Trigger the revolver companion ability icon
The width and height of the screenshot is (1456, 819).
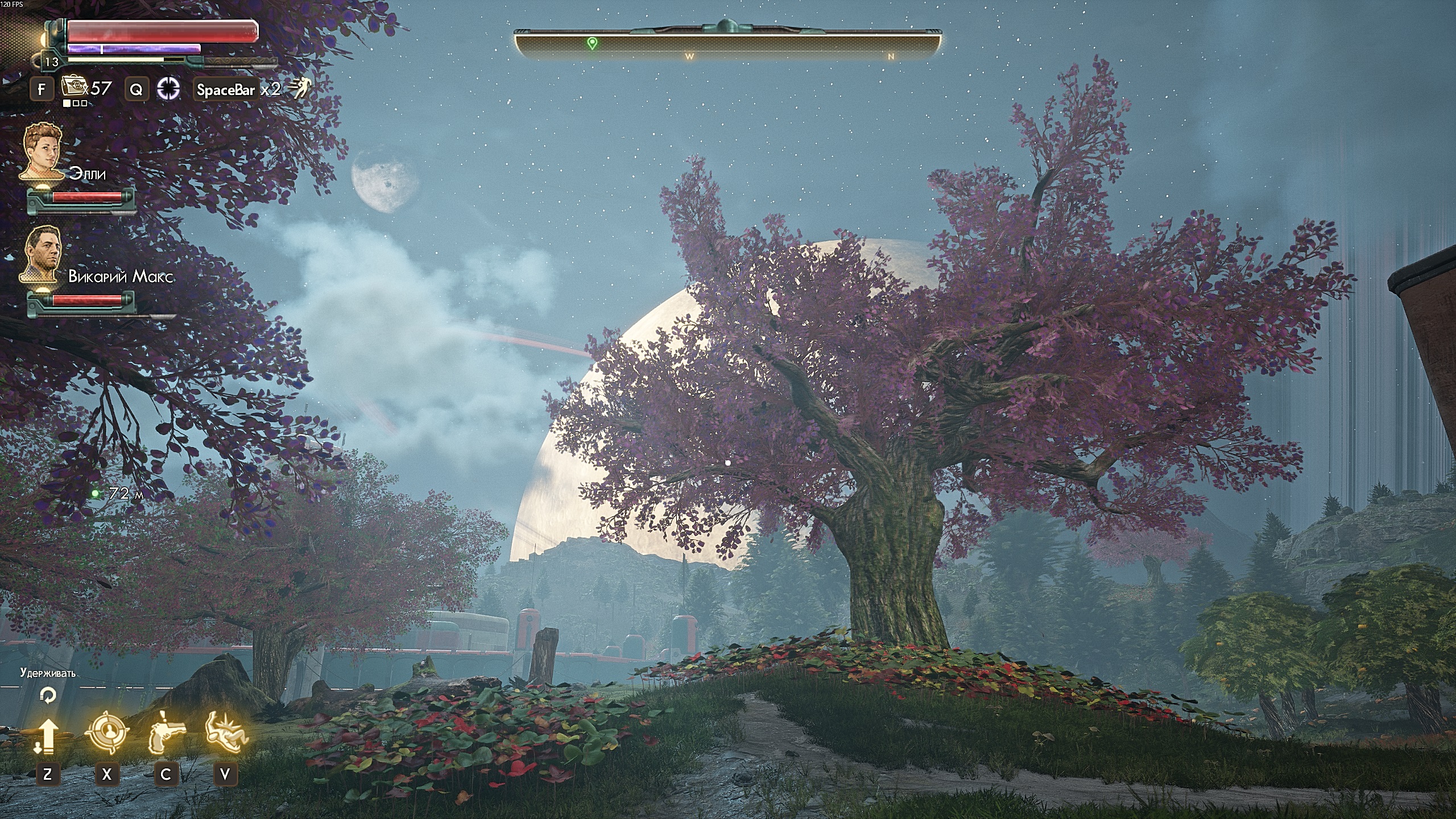coord(166,734)
